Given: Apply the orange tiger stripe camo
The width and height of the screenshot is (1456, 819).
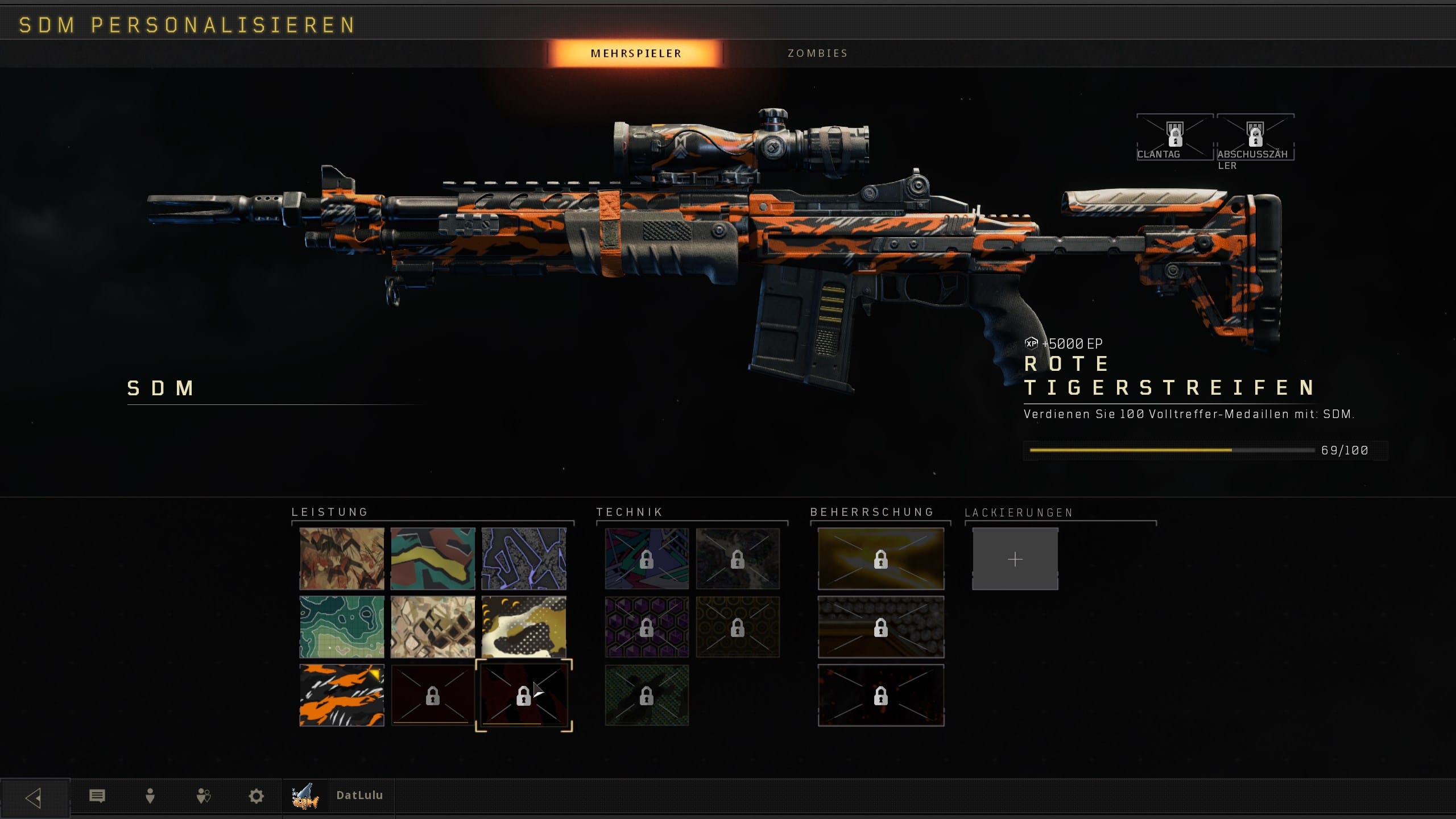Looking at the screenshot, I should pyautogui.click(x=342, y=695).
